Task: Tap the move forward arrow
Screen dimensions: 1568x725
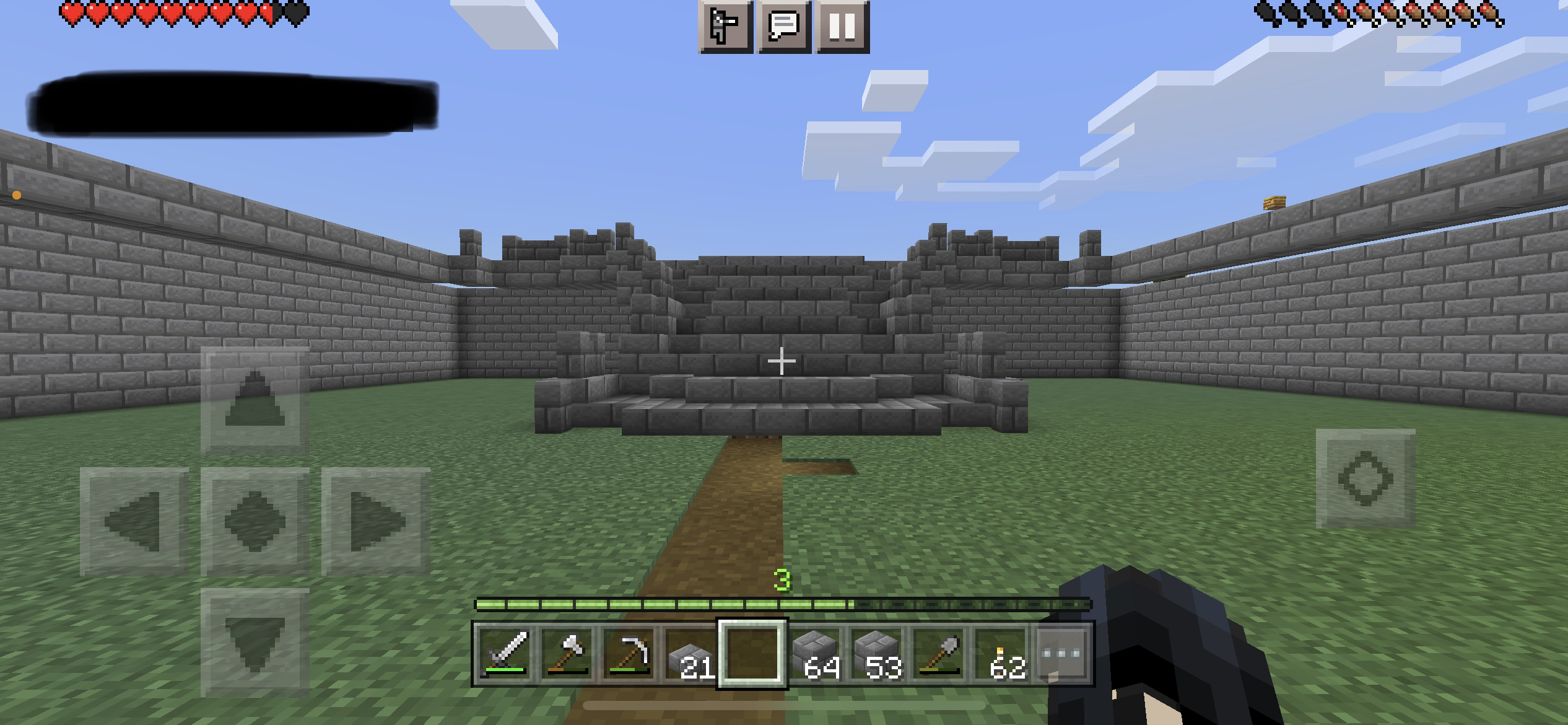Action: [255, 400]
